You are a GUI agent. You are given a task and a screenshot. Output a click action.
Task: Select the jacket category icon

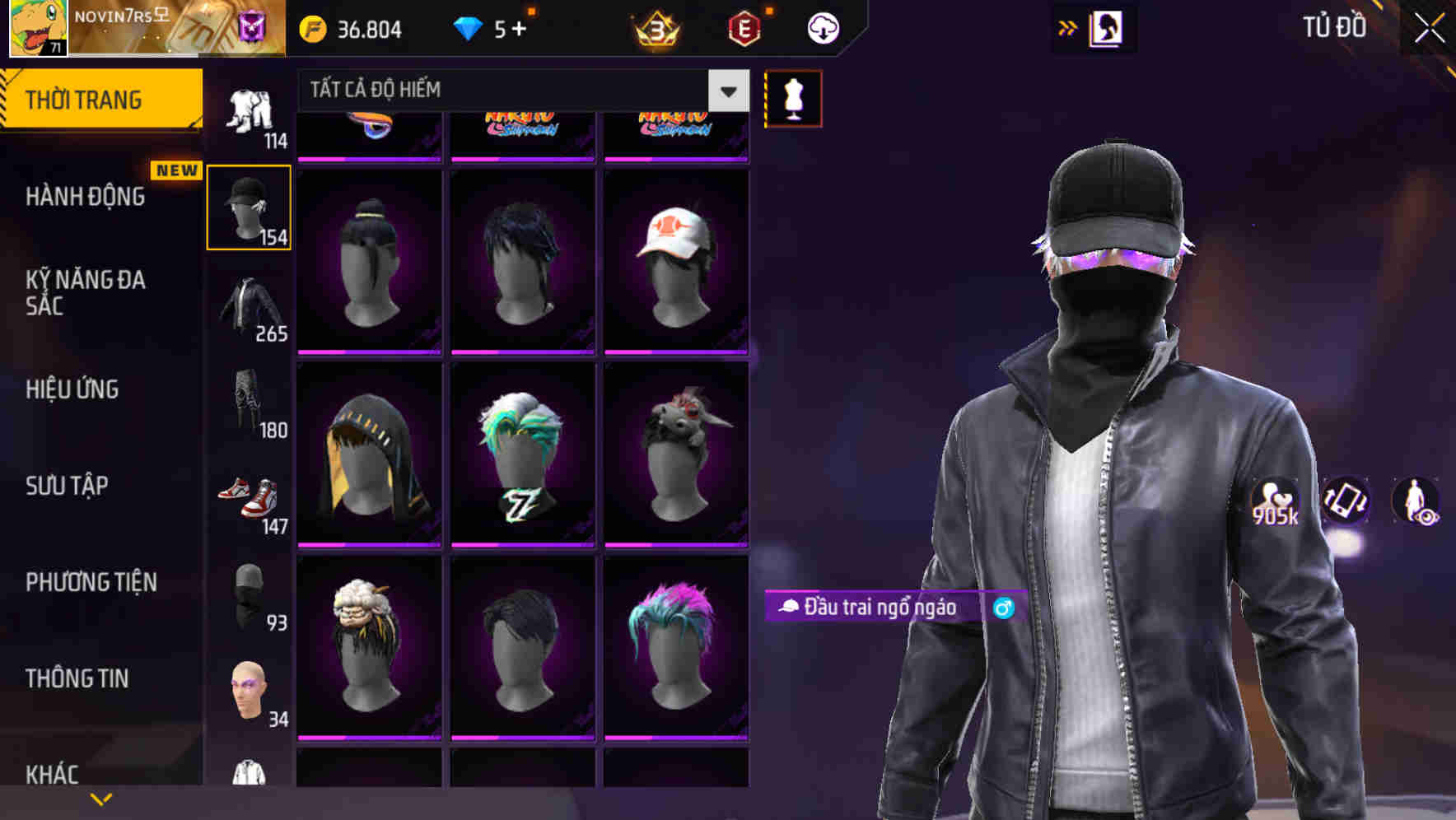point(248,305)
